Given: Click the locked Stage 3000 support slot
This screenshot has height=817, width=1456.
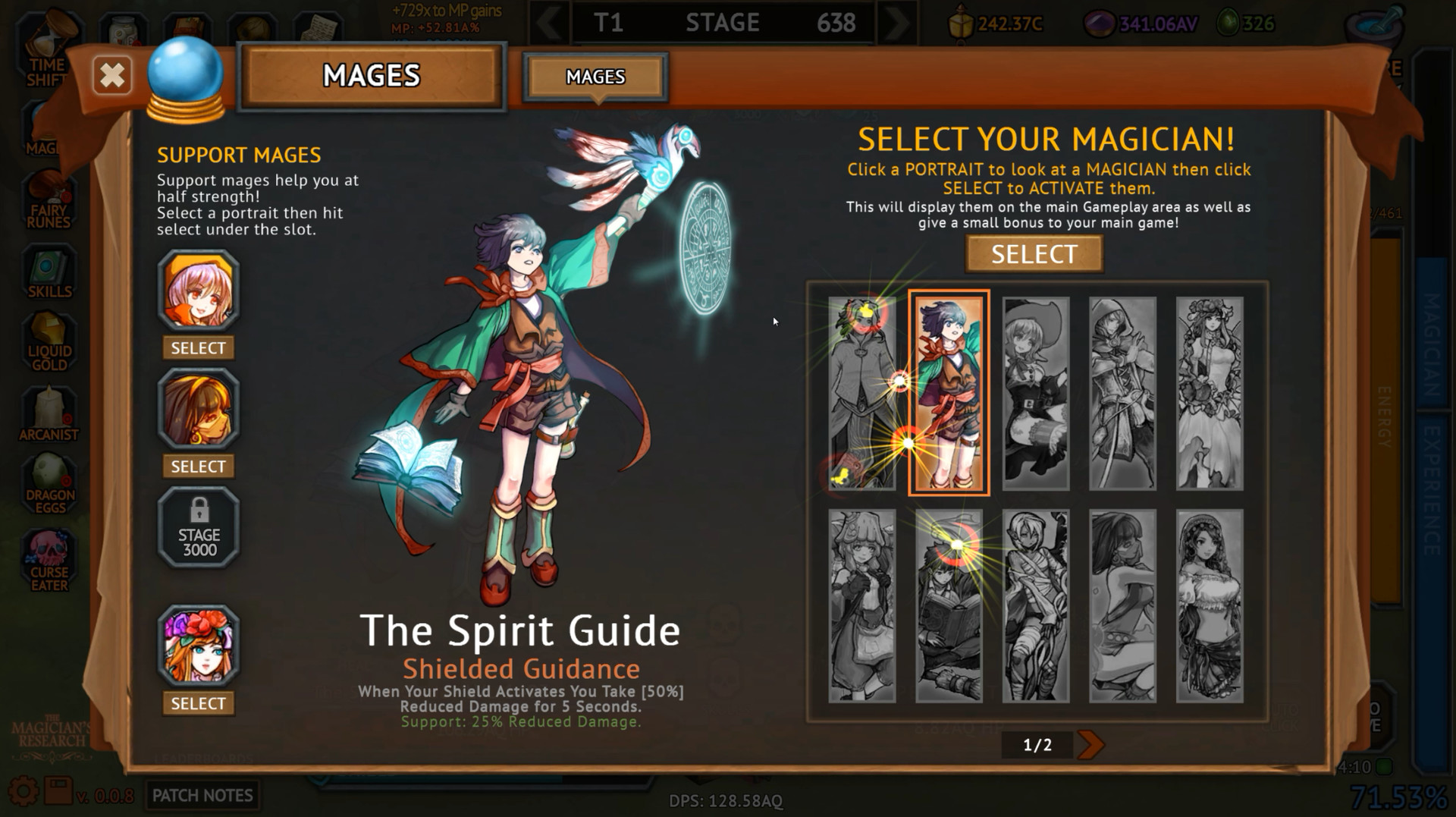Looking at the screenshot, I should pos(199,528).
